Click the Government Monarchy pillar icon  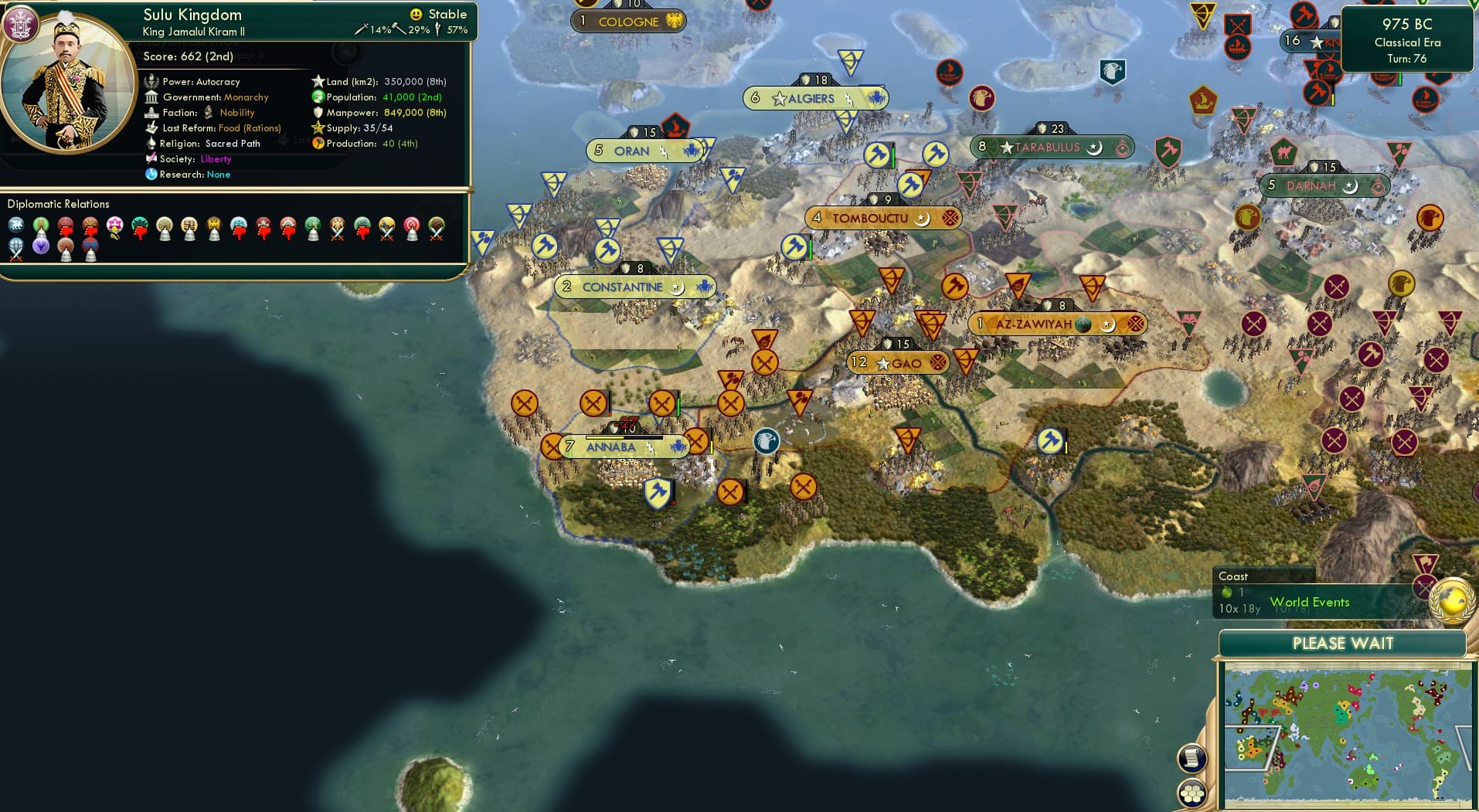tap(153, 97)
